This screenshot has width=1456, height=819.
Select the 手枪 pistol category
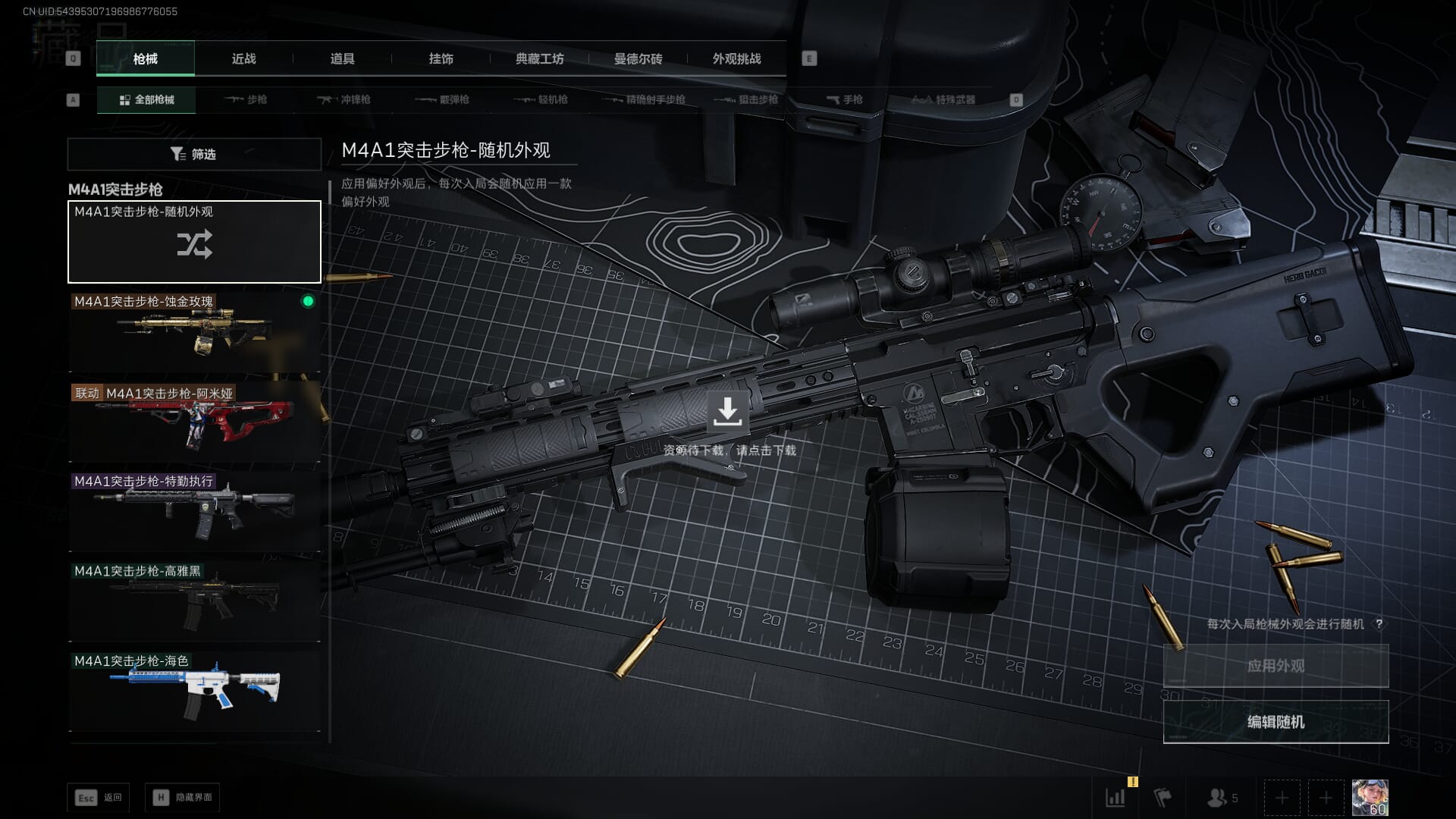845,99
